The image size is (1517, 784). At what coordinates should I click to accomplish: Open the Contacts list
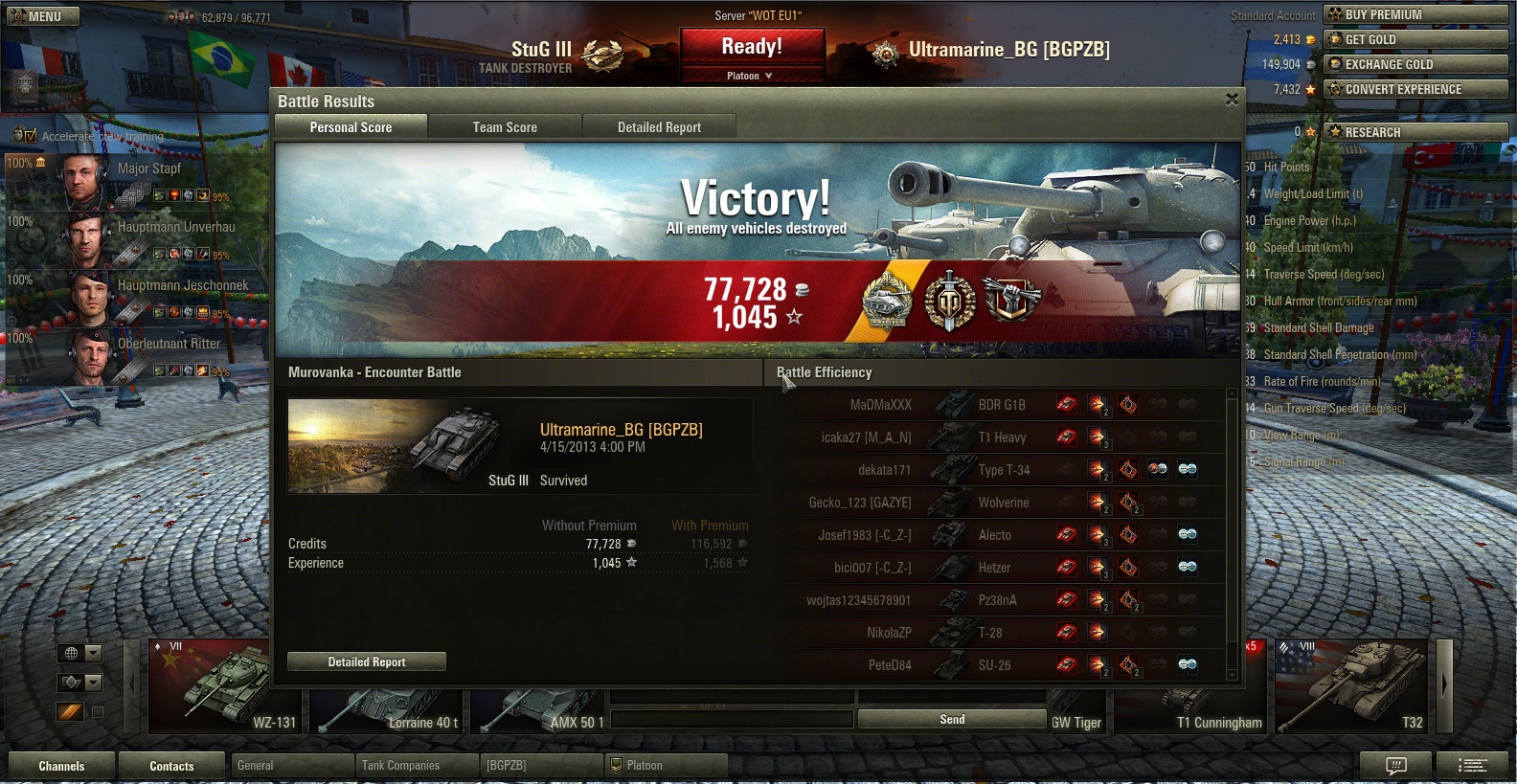(171, 766)
